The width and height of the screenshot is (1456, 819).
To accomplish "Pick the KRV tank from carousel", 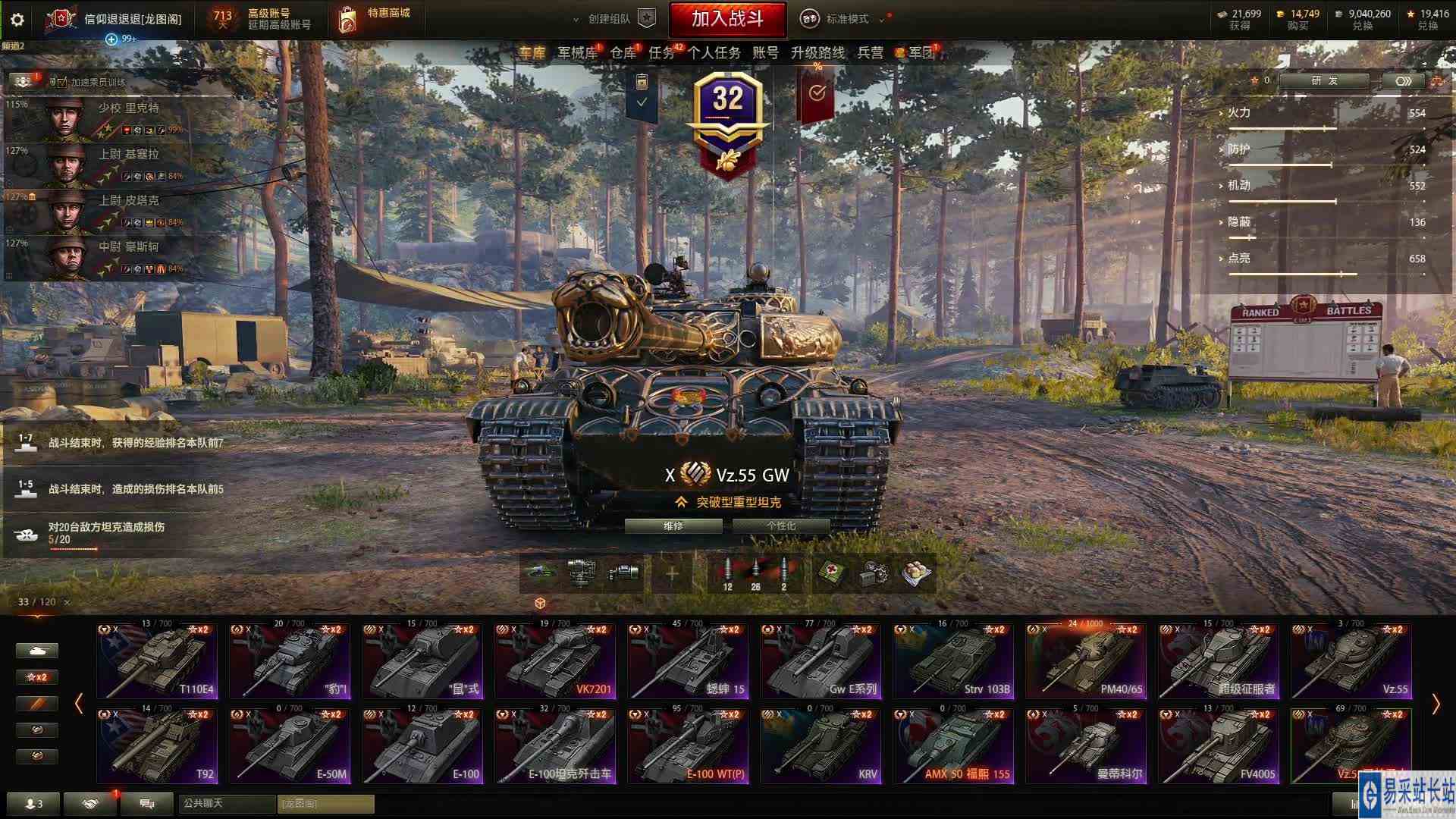I will tap(821, 745).
